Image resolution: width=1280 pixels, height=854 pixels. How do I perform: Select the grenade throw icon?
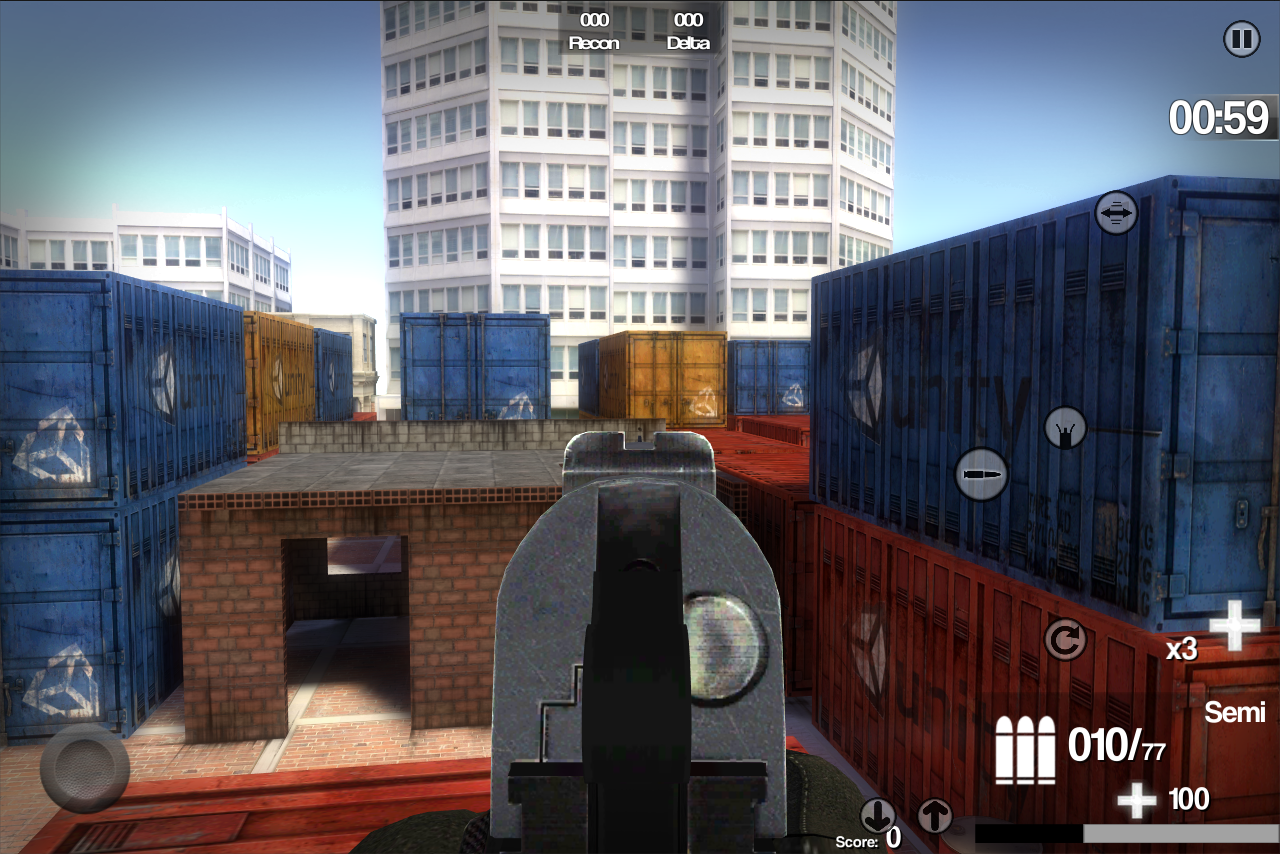click(1066, 428)
